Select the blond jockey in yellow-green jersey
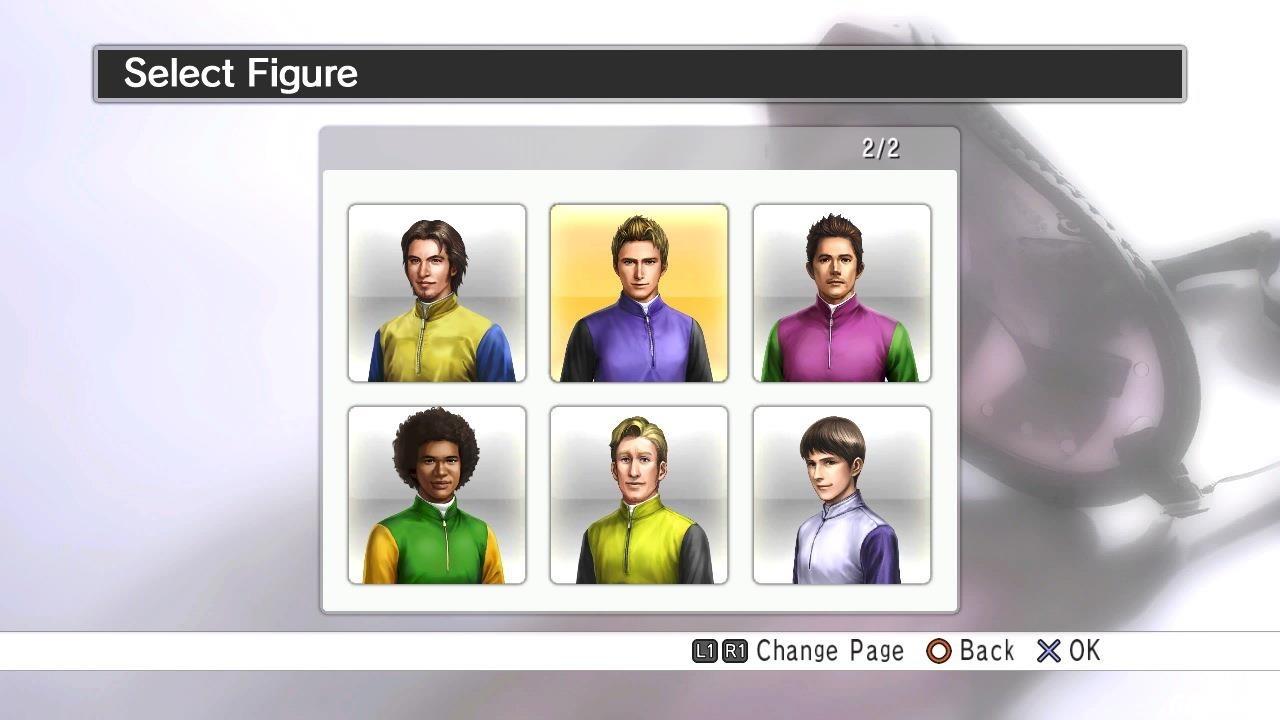 pyautogui.click(x=639, y=494)
